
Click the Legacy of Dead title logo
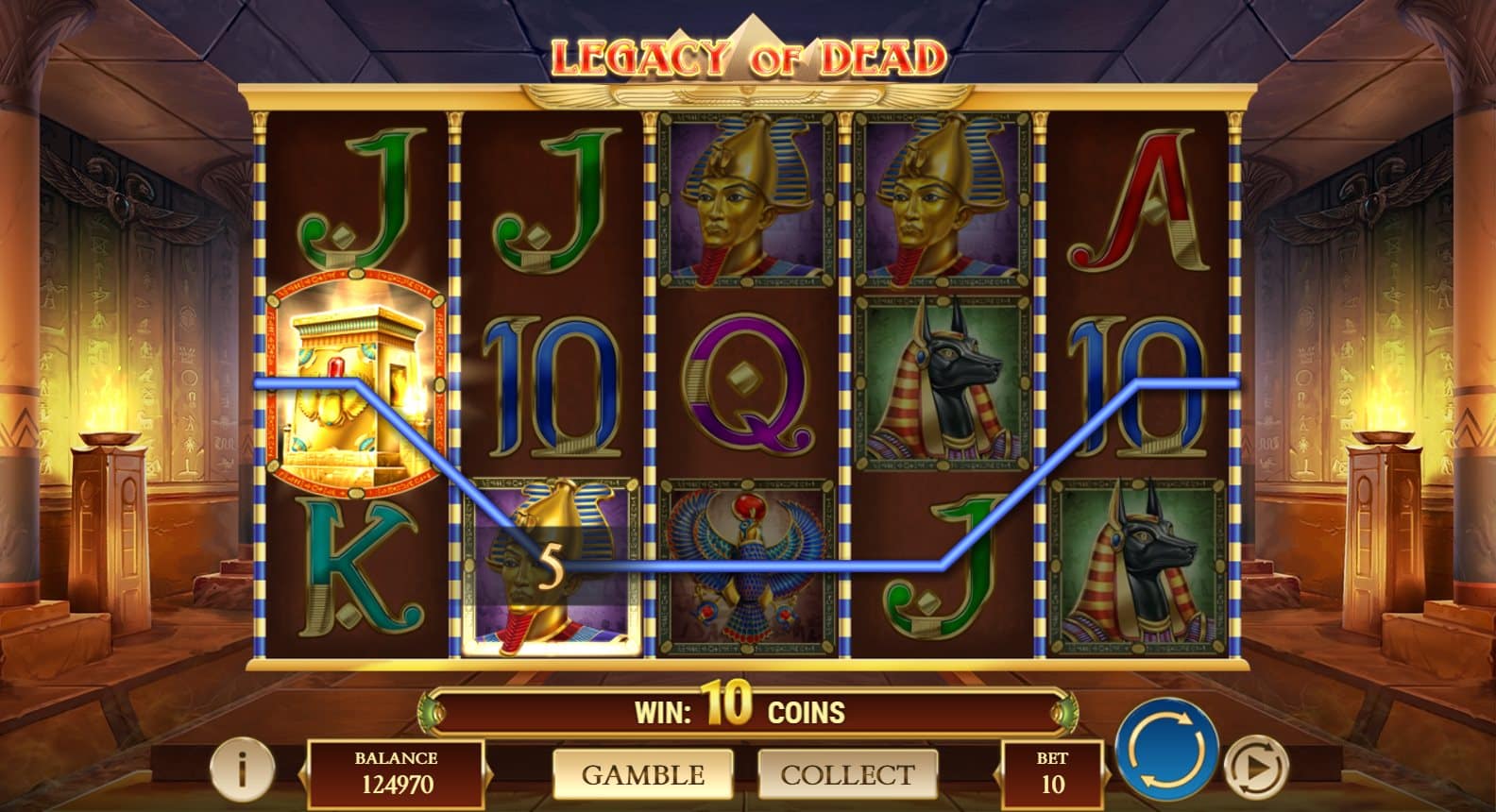point(746,54)
